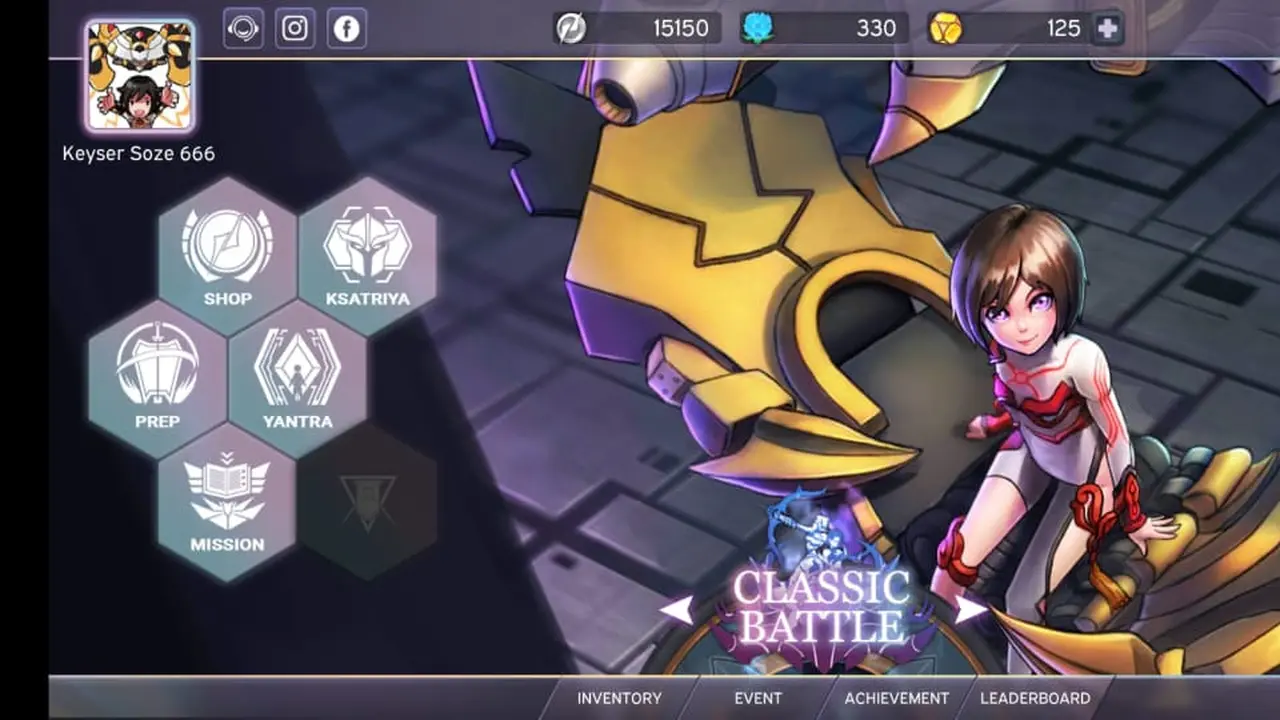
Task: Open the game's Instagram page
Action: (x=294, y=29)
